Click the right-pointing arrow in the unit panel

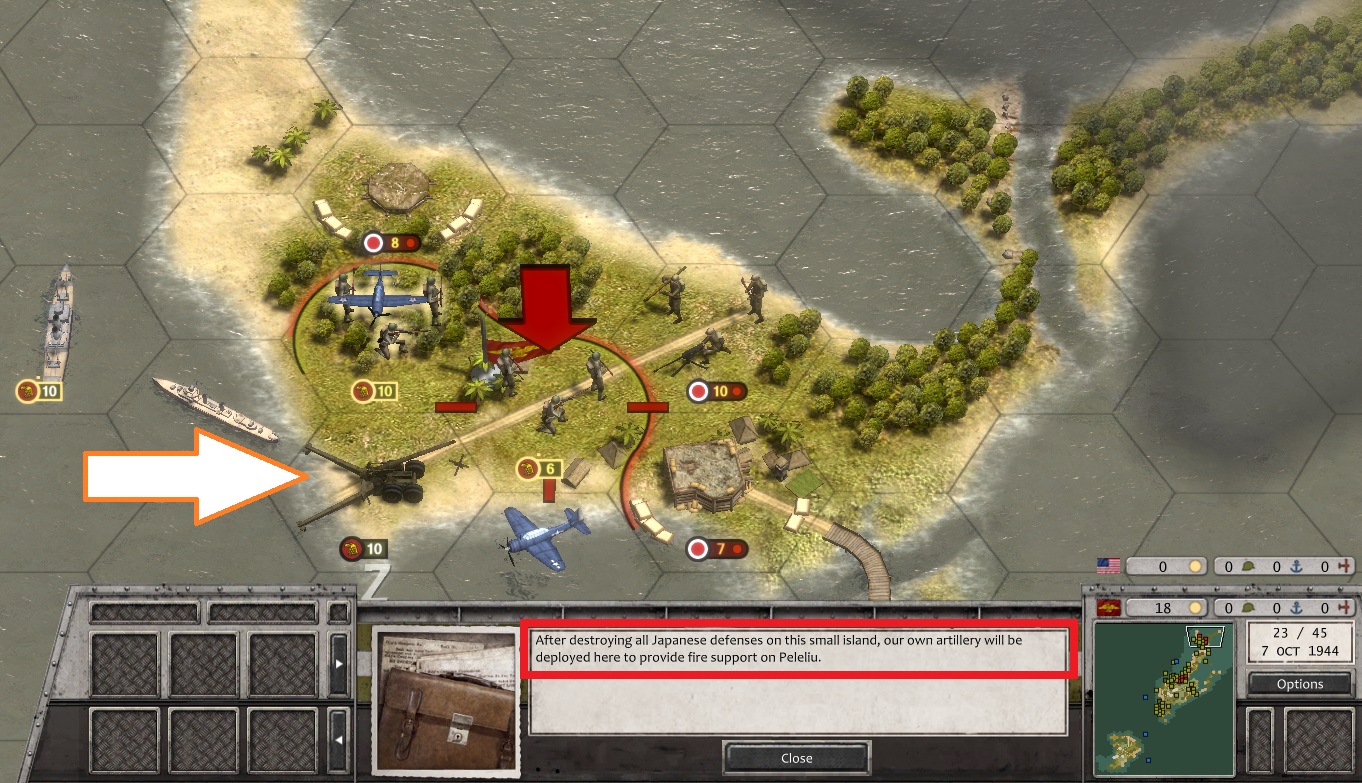click(339, 663)
